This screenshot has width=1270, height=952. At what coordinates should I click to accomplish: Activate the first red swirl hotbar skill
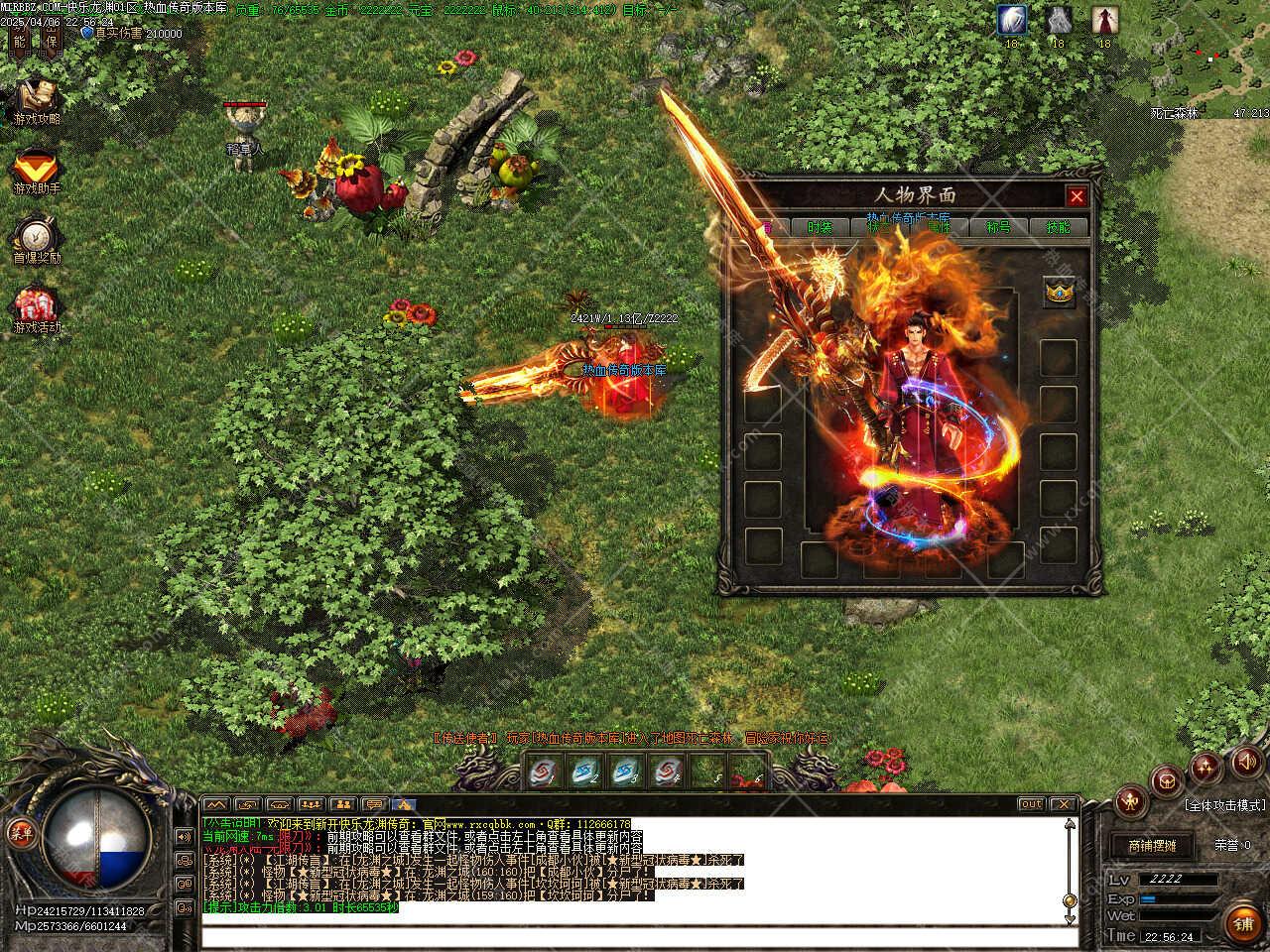pyautogui.click(x=543, y=771)
